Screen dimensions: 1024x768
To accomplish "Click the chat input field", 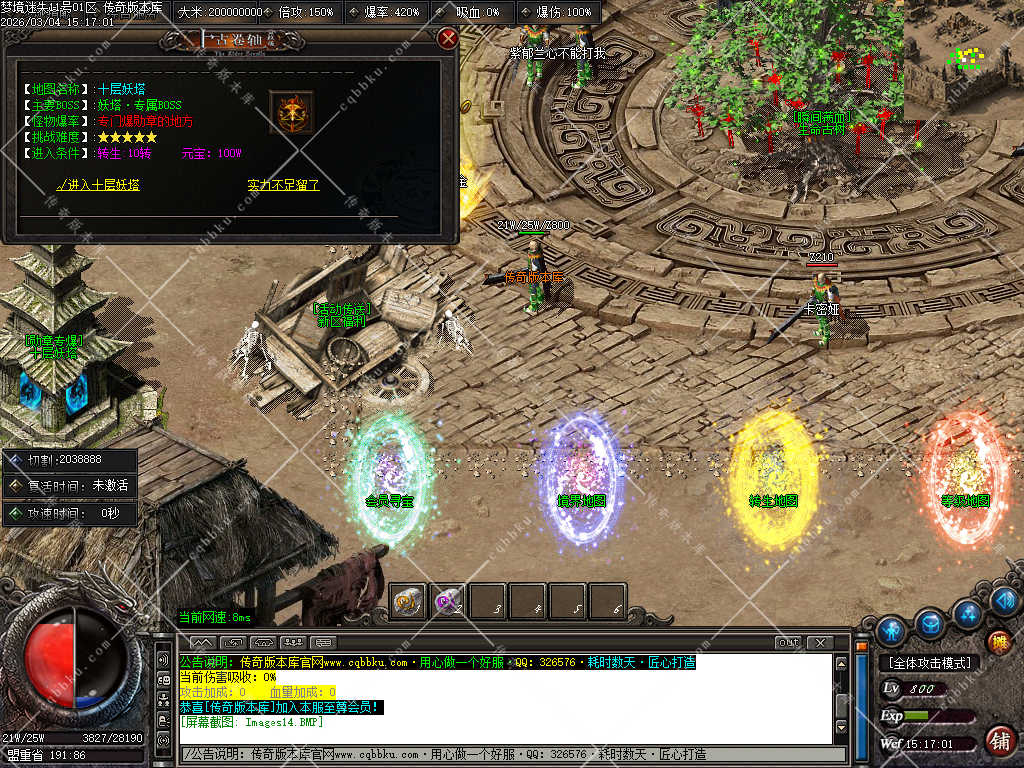I will 510,753.
